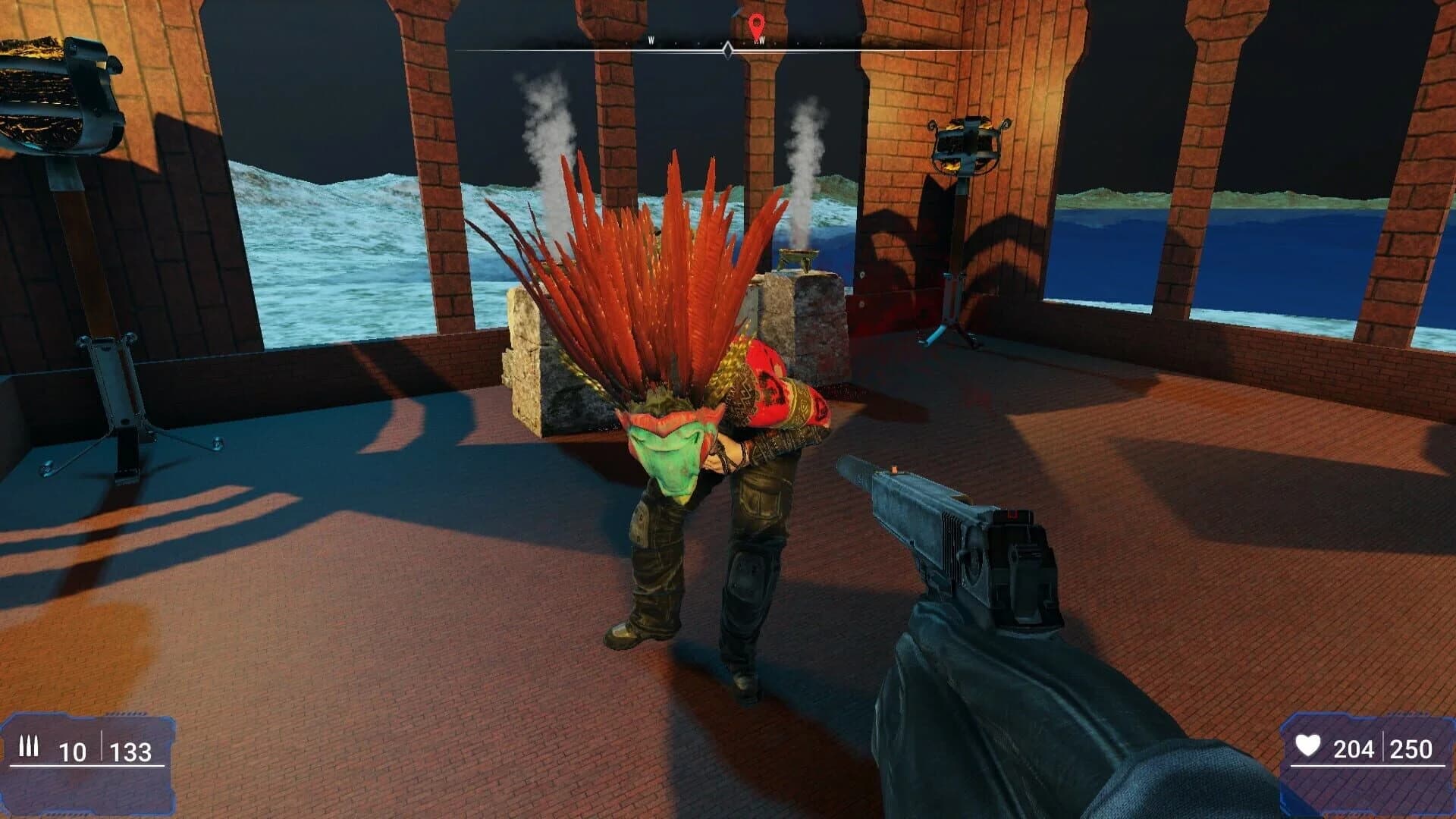1456x819 pixels.
Task: Click the left W compass direction letter
Action: pyautogui.click(x=651, y=39)
